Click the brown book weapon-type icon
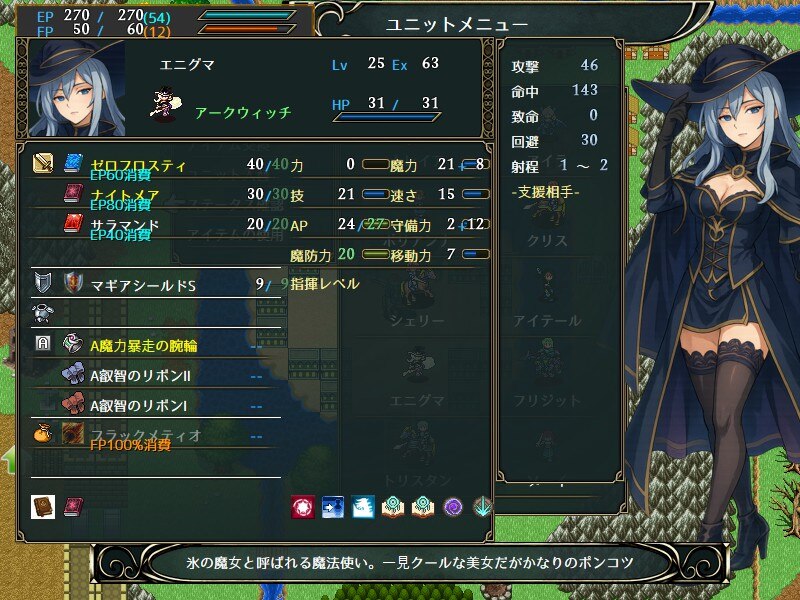Screen dimensions: 800x600 tap(43, 507)
